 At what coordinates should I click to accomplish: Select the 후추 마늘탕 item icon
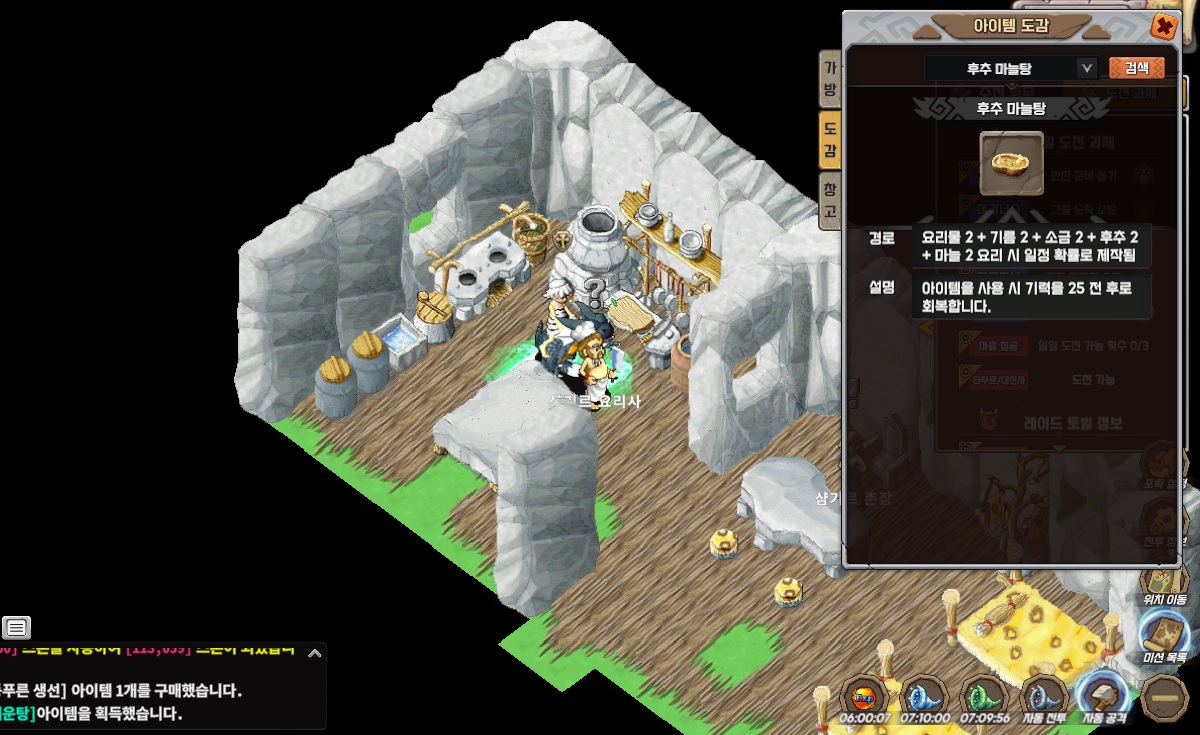[x=1011, y=162]
